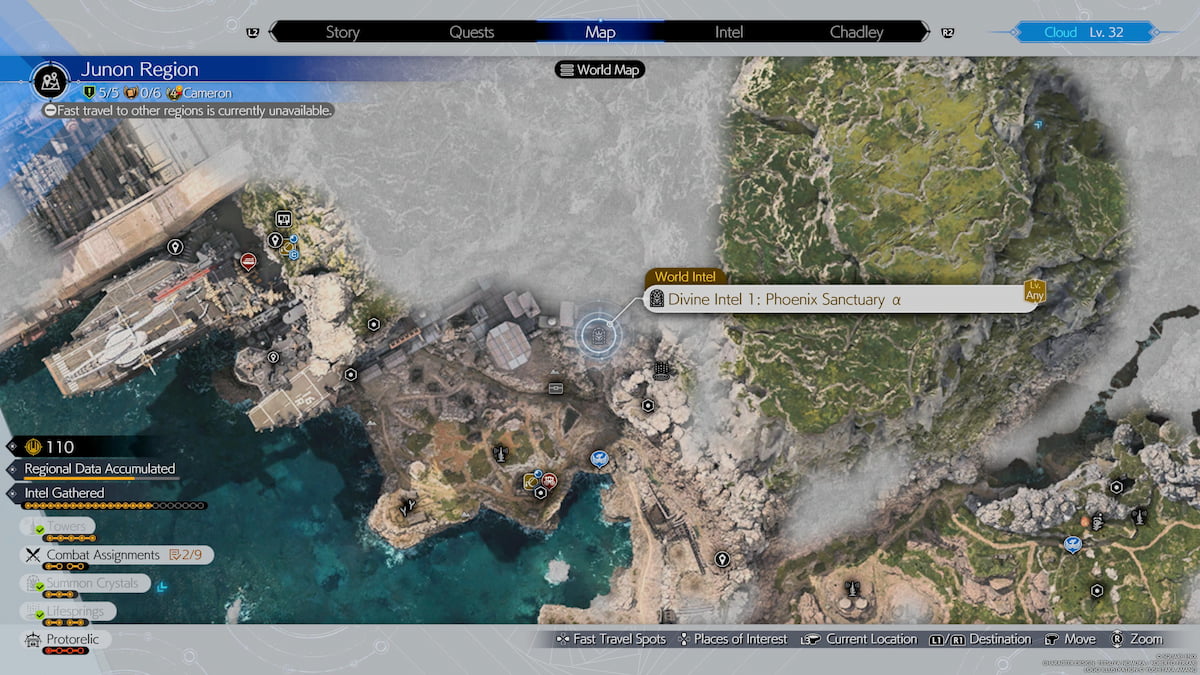
Task: Select the Map tab
Action: point(600,32)
